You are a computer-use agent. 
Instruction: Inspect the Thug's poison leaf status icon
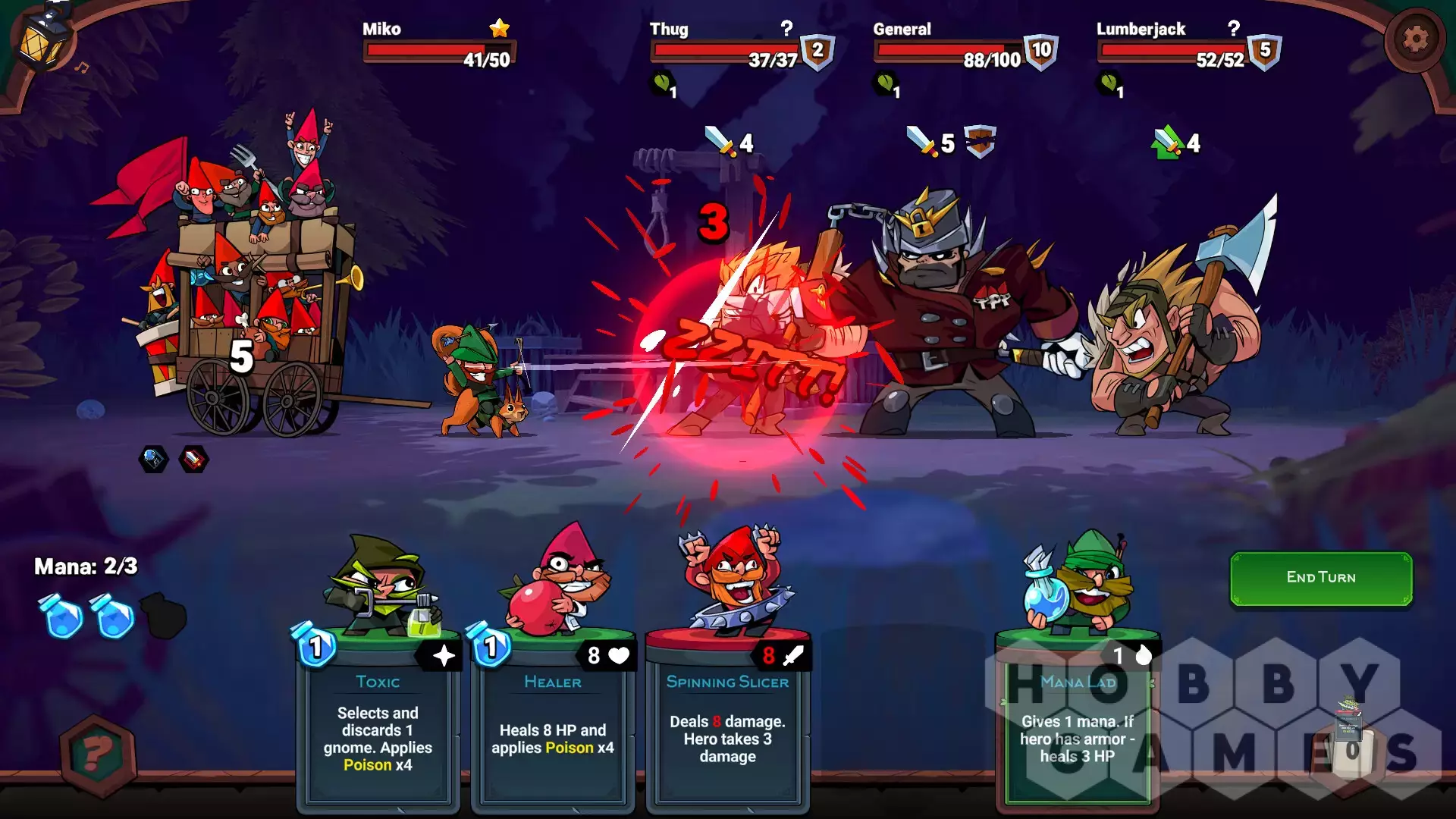(662, 82)
